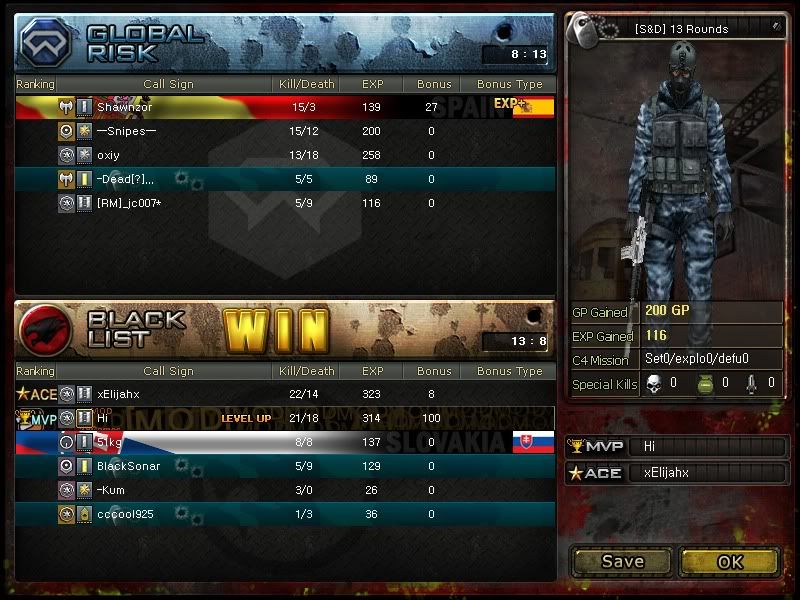The width and height of the screenshot is (800, 600).
Task: Select the [RM]_jc007* player row
Action: coord(285,203)
